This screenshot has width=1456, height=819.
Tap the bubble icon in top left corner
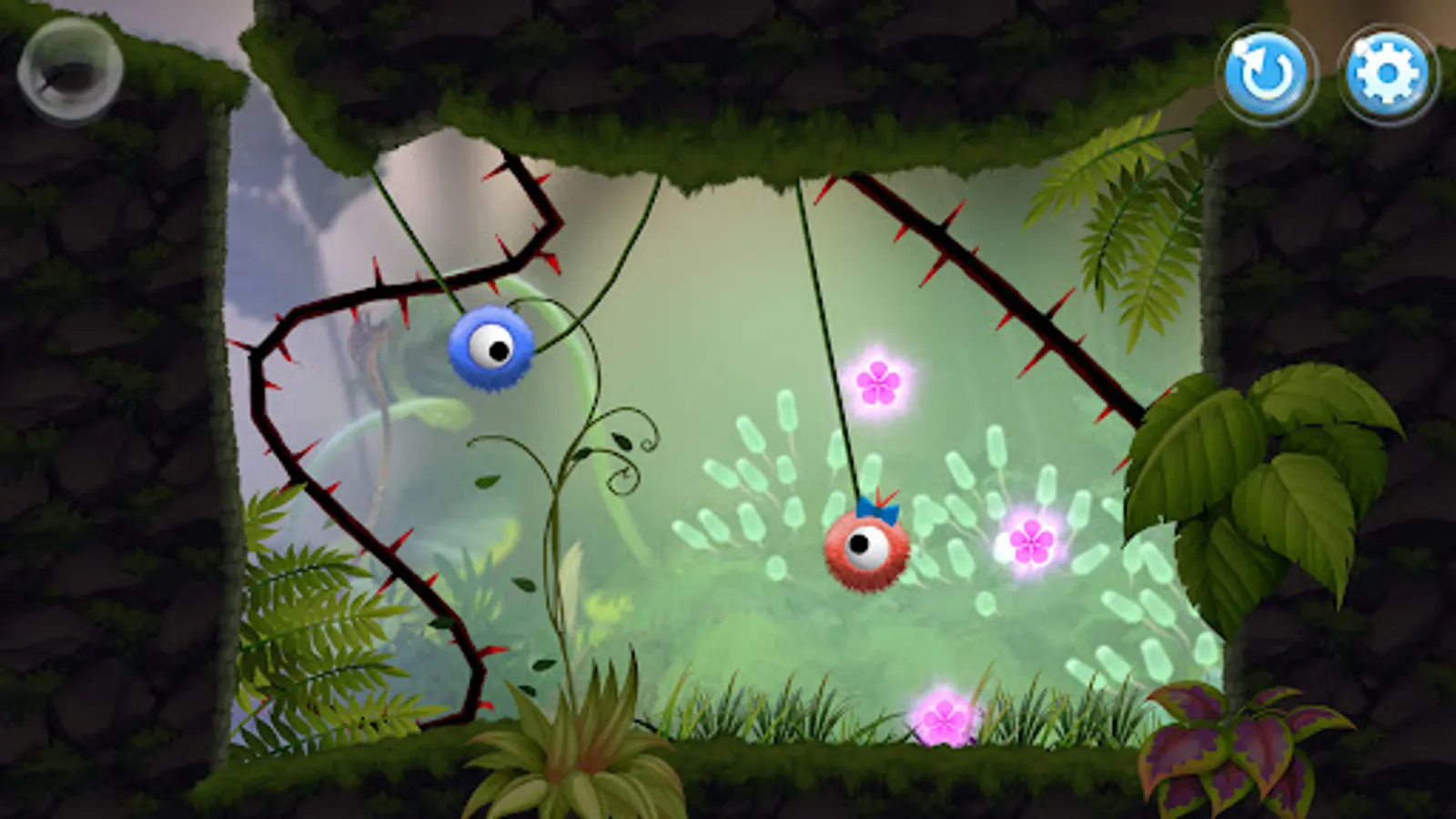coord(68,68)
